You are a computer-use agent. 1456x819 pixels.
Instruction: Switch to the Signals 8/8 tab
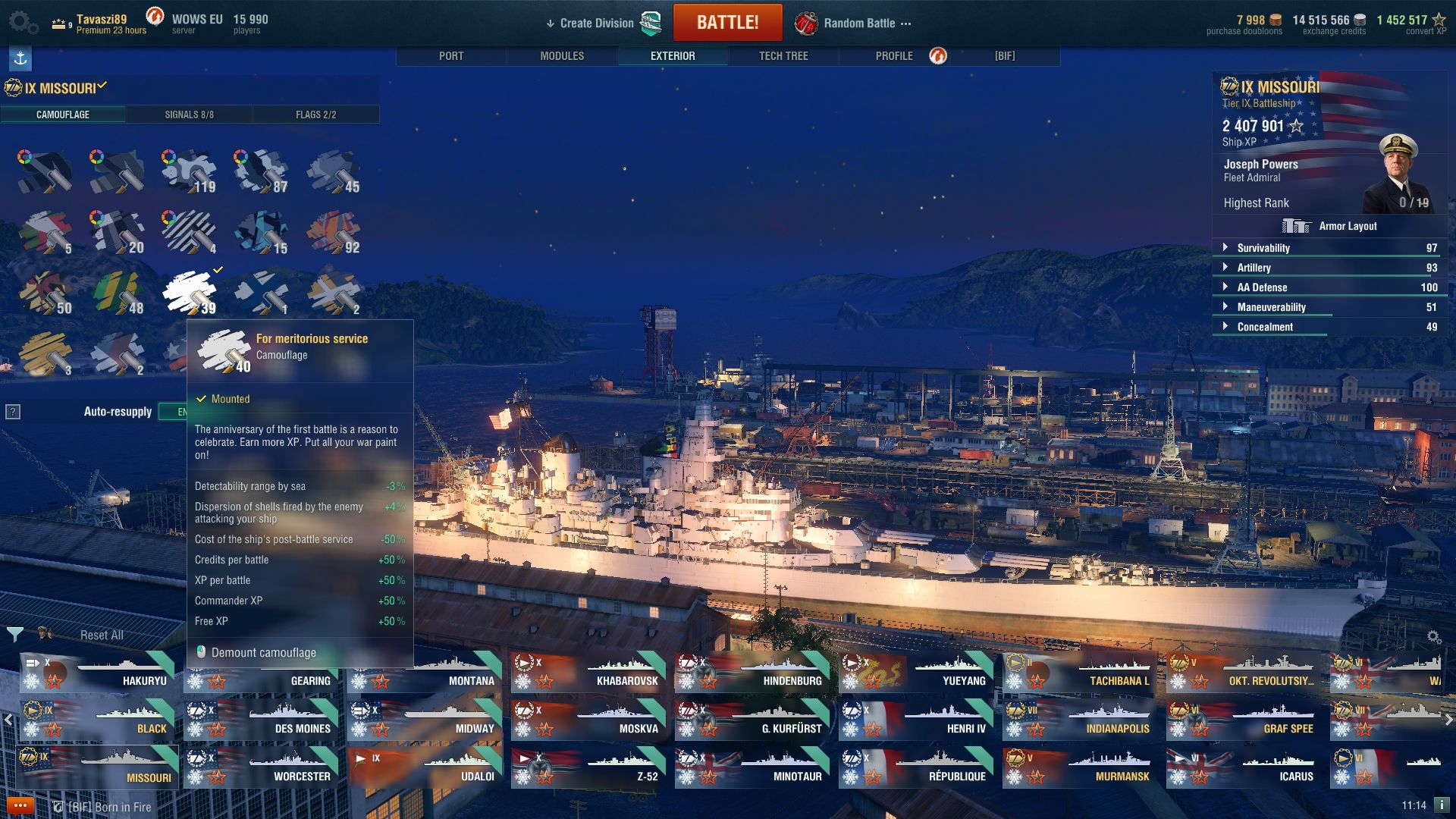pyautogui.click(x=189, y=115)
